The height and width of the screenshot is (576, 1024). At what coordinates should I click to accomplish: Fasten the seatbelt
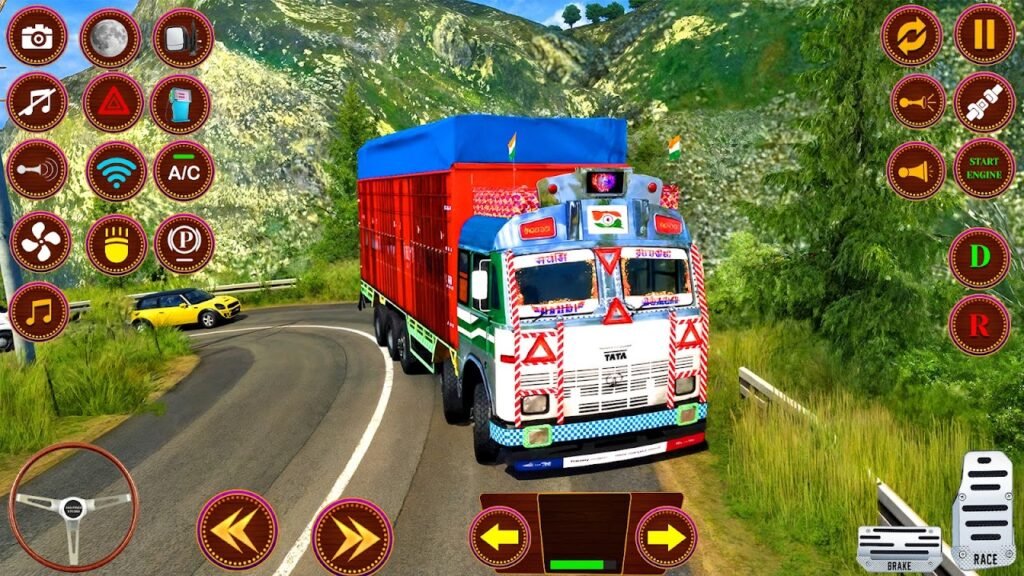point(984,102)
